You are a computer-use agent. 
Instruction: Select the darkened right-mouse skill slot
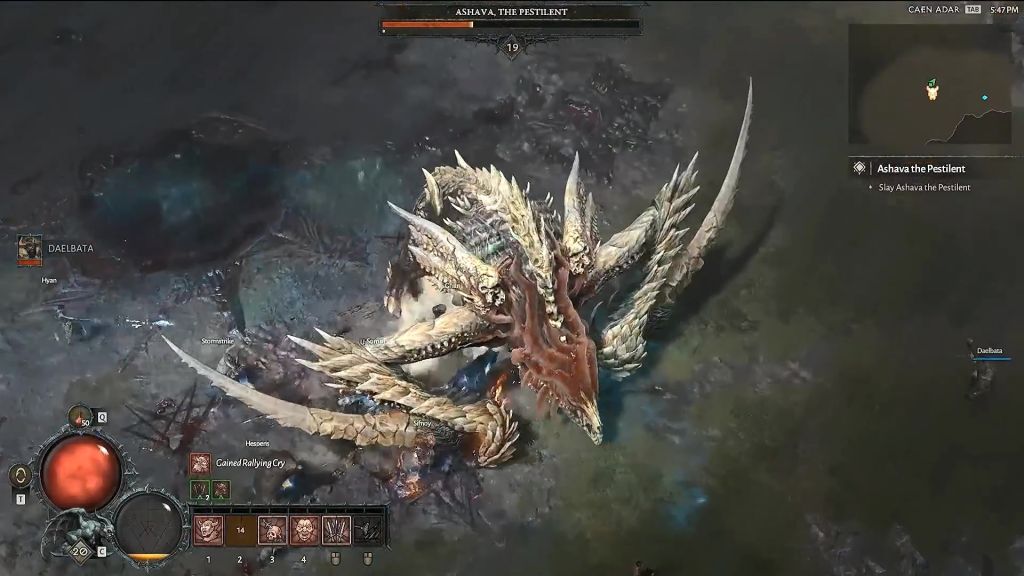[x=369, y=530]
